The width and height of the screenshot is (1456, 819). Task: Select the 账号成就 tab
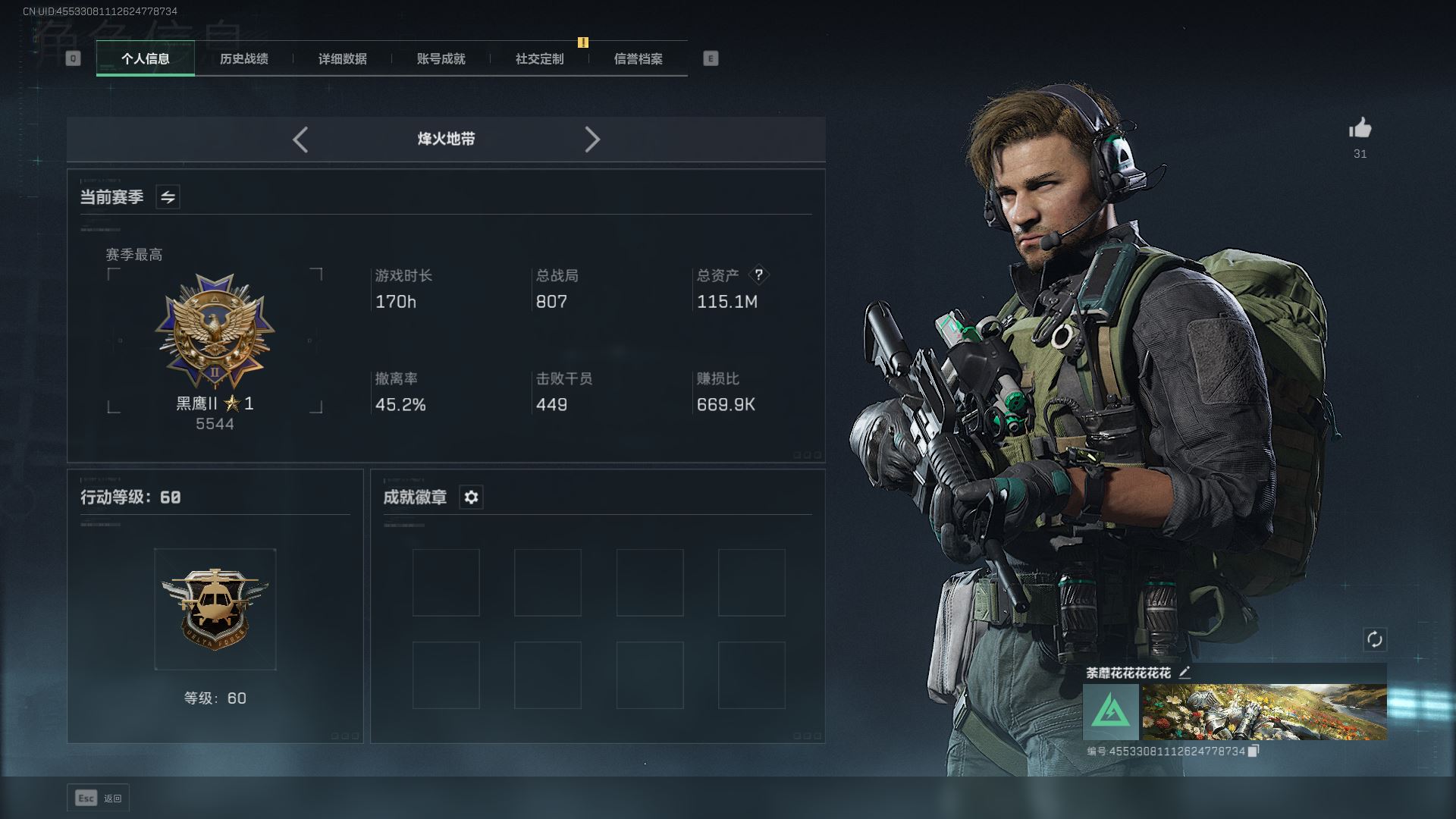click(x=441, y=58)
